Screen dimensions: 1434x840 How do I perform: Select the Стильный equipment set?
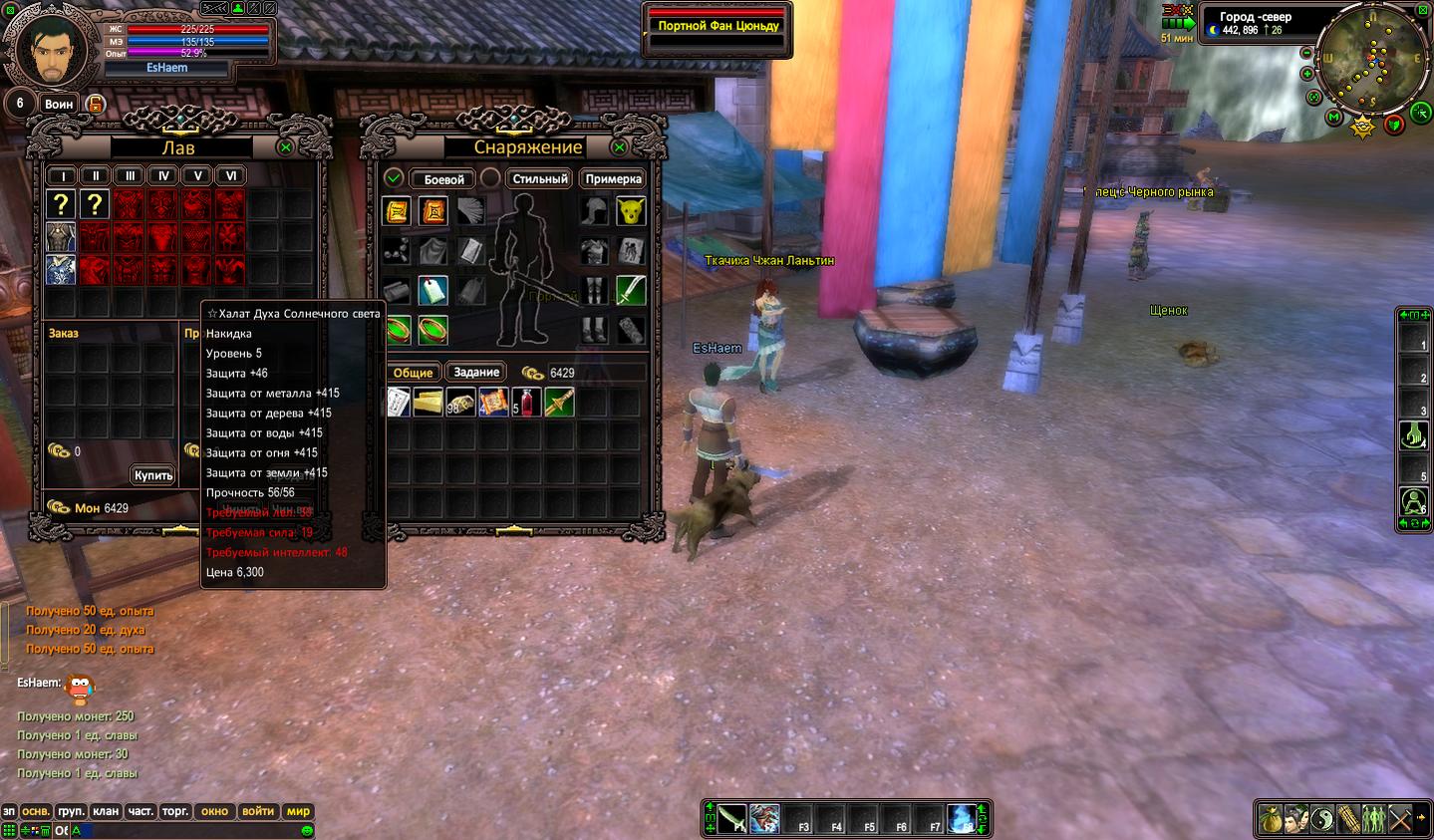click(x=539, y=179)
